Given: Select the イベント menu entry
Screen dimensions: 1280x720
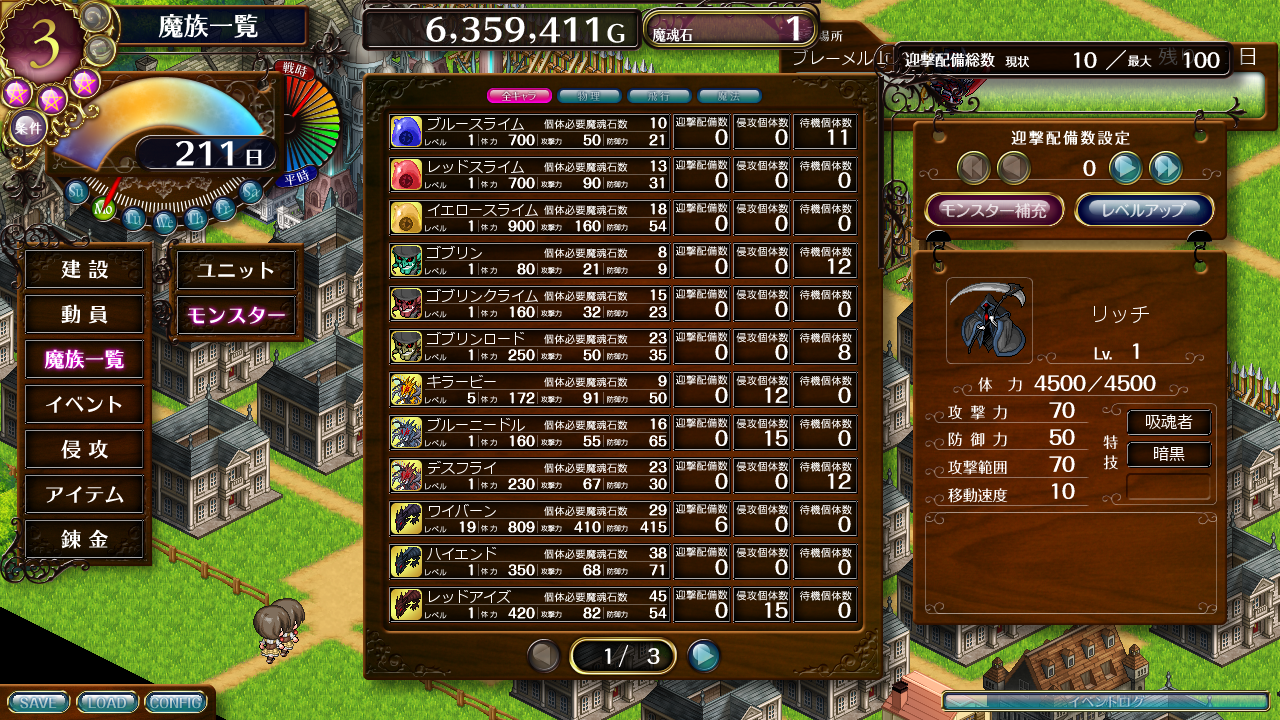Looking at the screenshot, I should click(85, 404).
